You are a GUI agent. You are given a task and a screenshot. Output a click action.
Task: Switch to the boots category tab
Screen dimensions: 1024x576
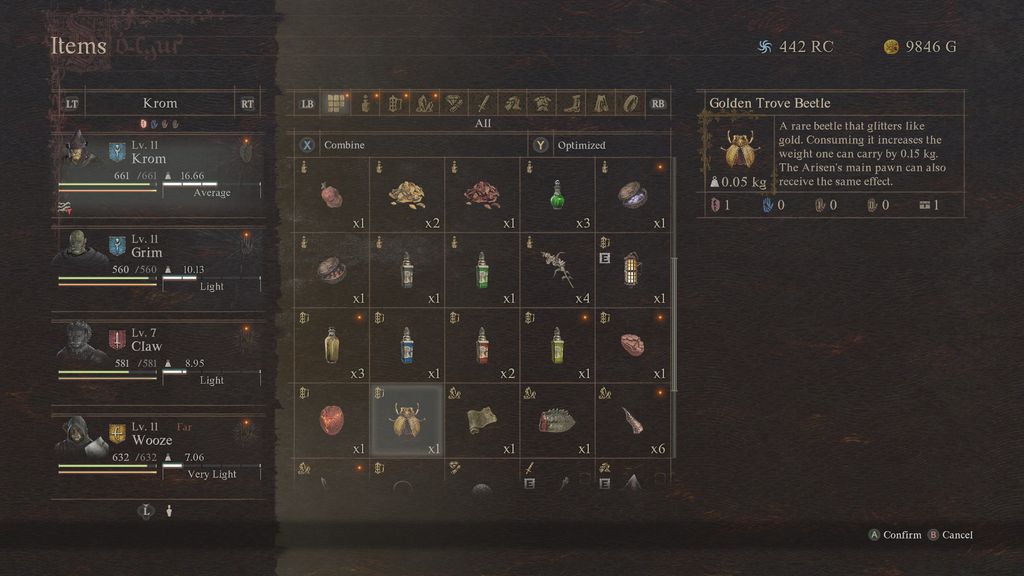coord(572,103)
